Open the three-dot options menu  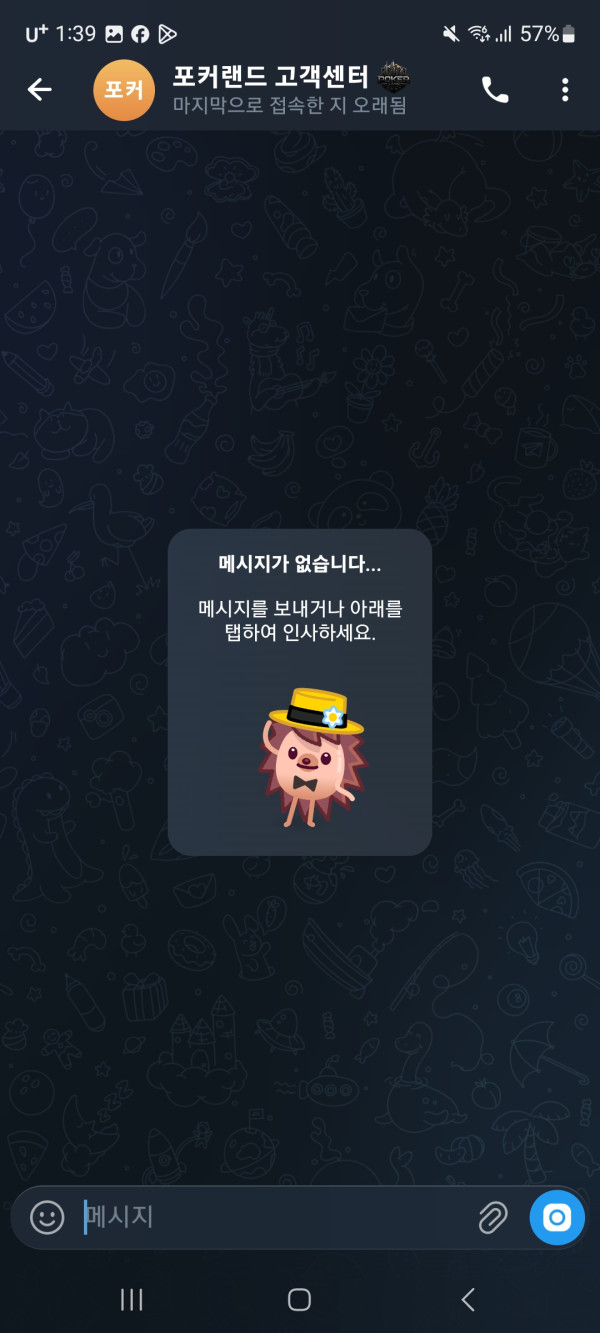pyautogui.click(x=565, y=90)
